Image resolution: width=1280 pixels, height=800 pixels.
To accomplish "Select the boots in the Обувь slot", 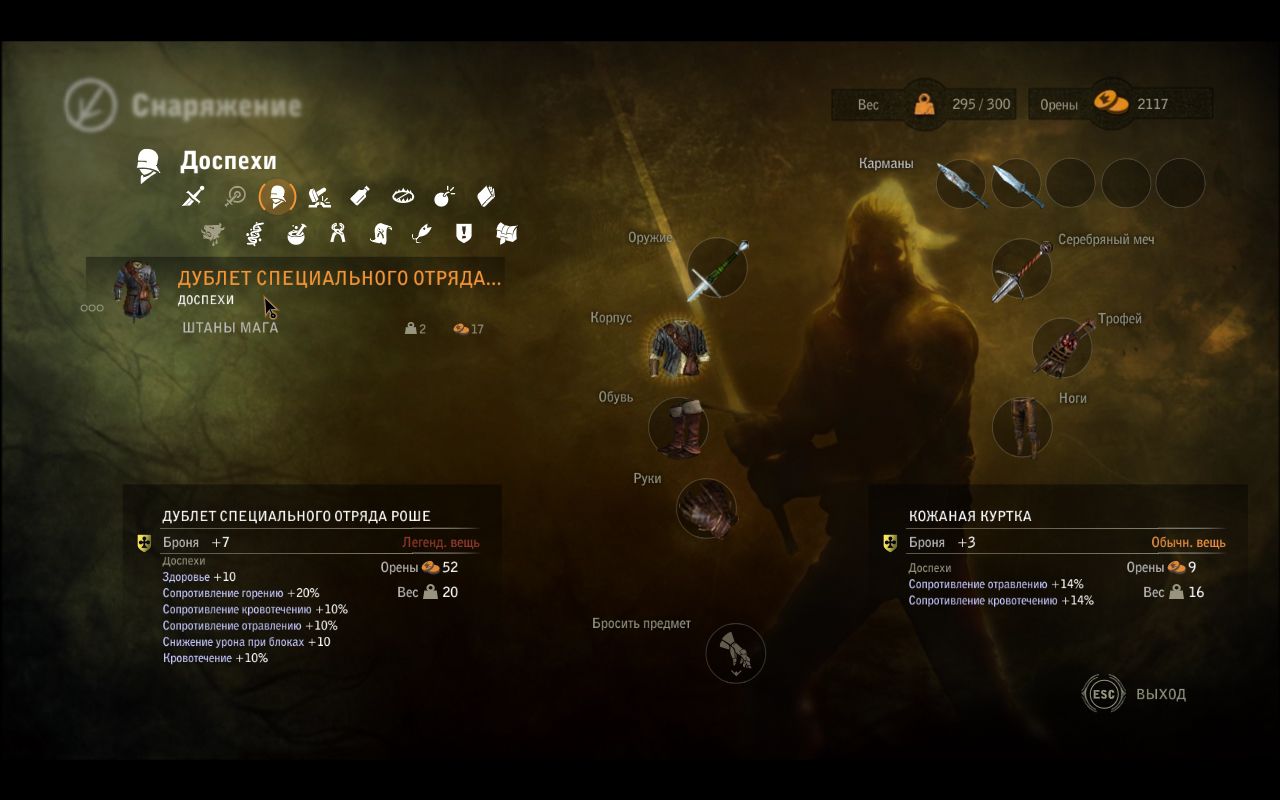I will pyautogui.click(x=678, y=427).
